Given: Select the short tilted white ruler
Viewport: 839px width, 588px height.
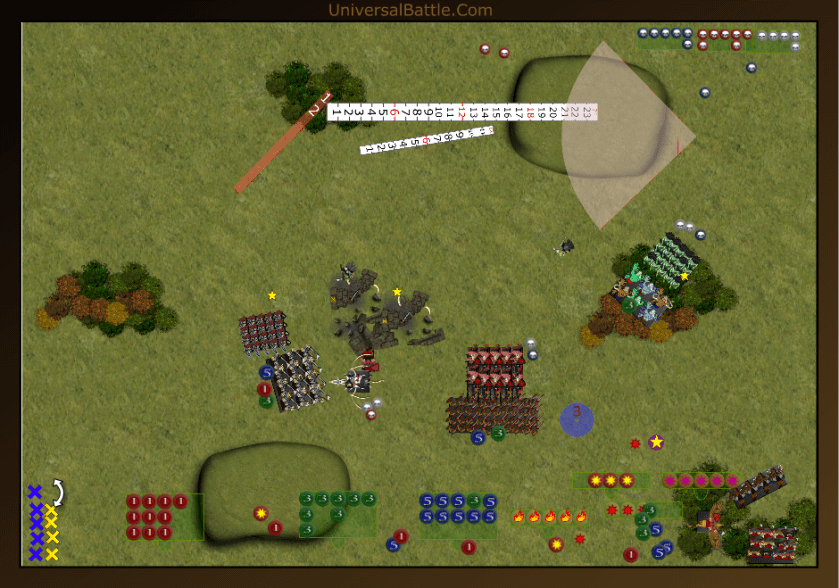Looking at the screenshot, I should 426,139.
